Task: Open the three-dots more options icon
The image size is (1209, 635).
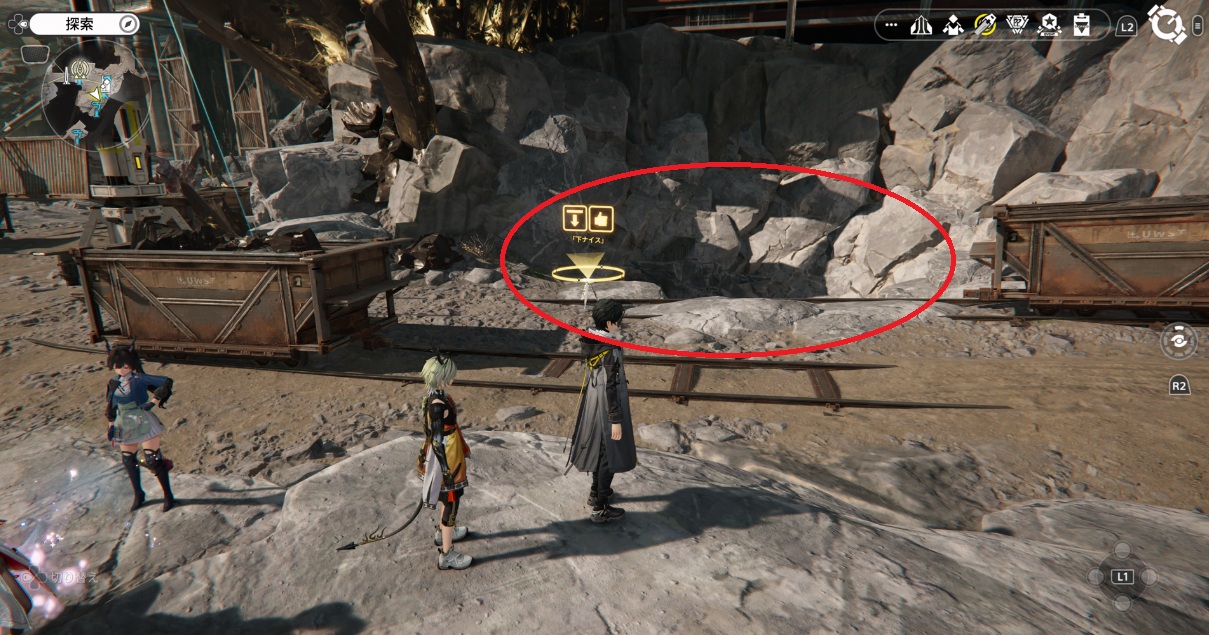Action: point(891,25)
